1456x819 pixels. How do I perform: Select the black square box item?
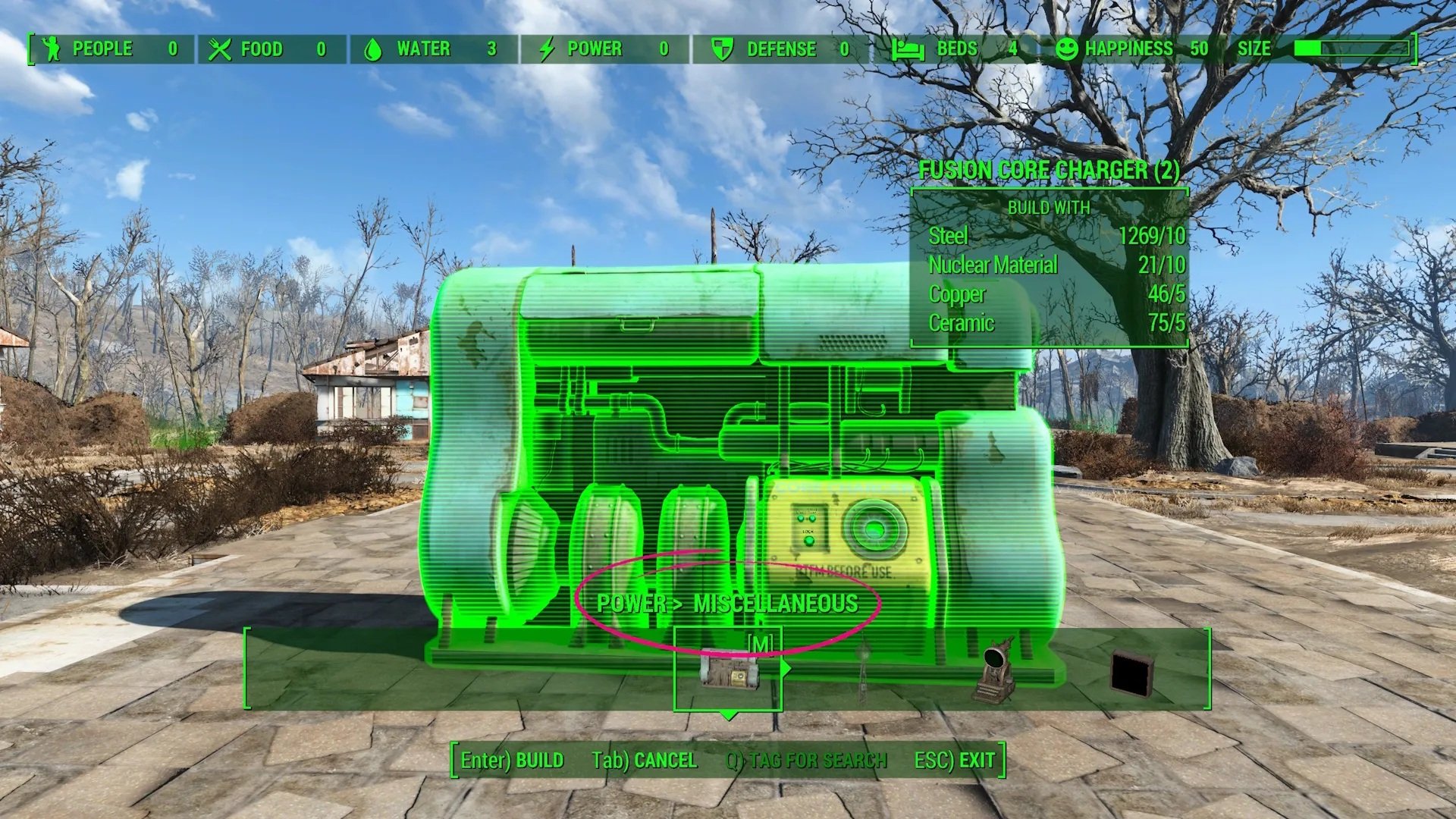1131,673
